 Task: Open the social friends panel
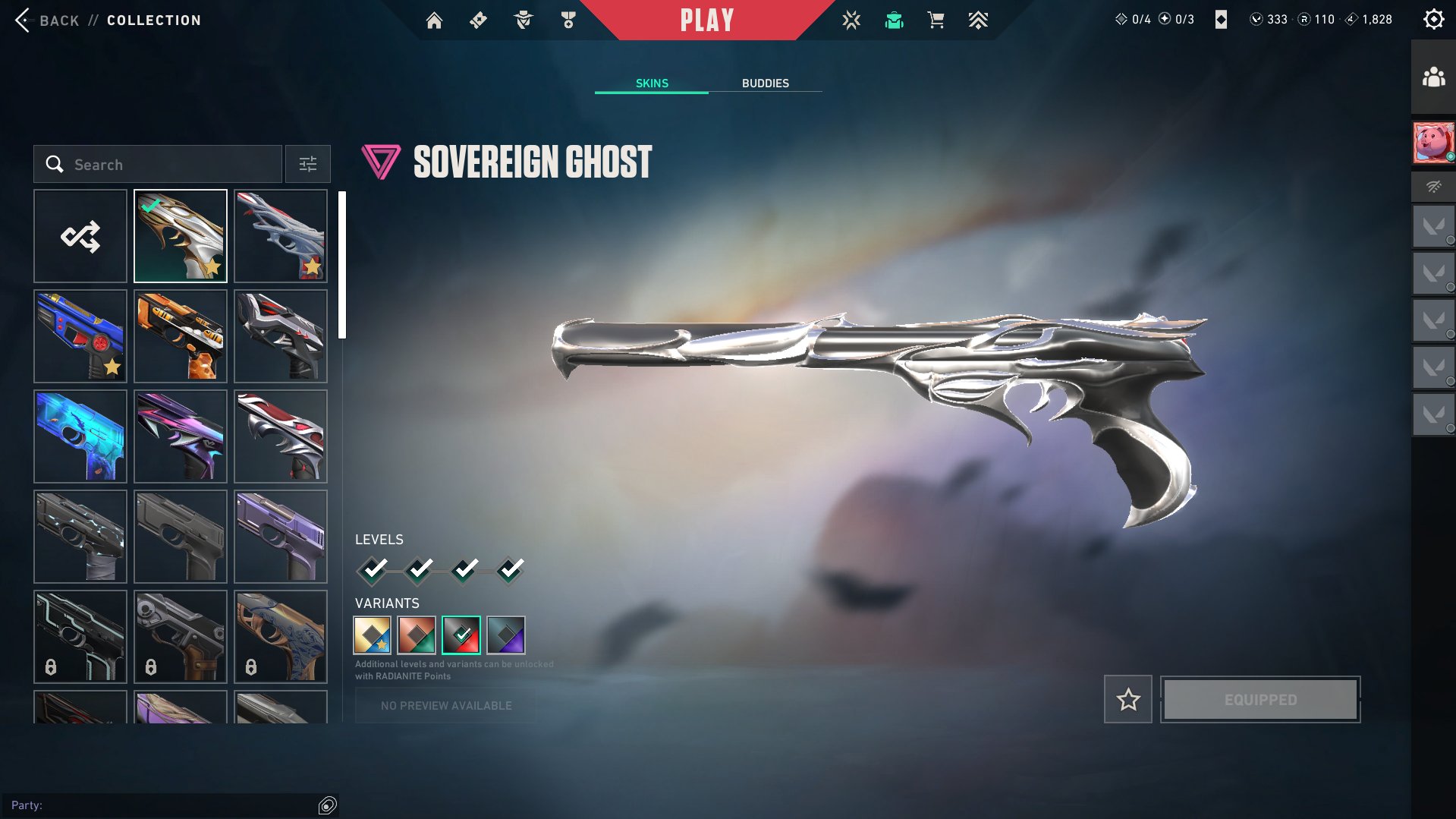pos(1433,77)
